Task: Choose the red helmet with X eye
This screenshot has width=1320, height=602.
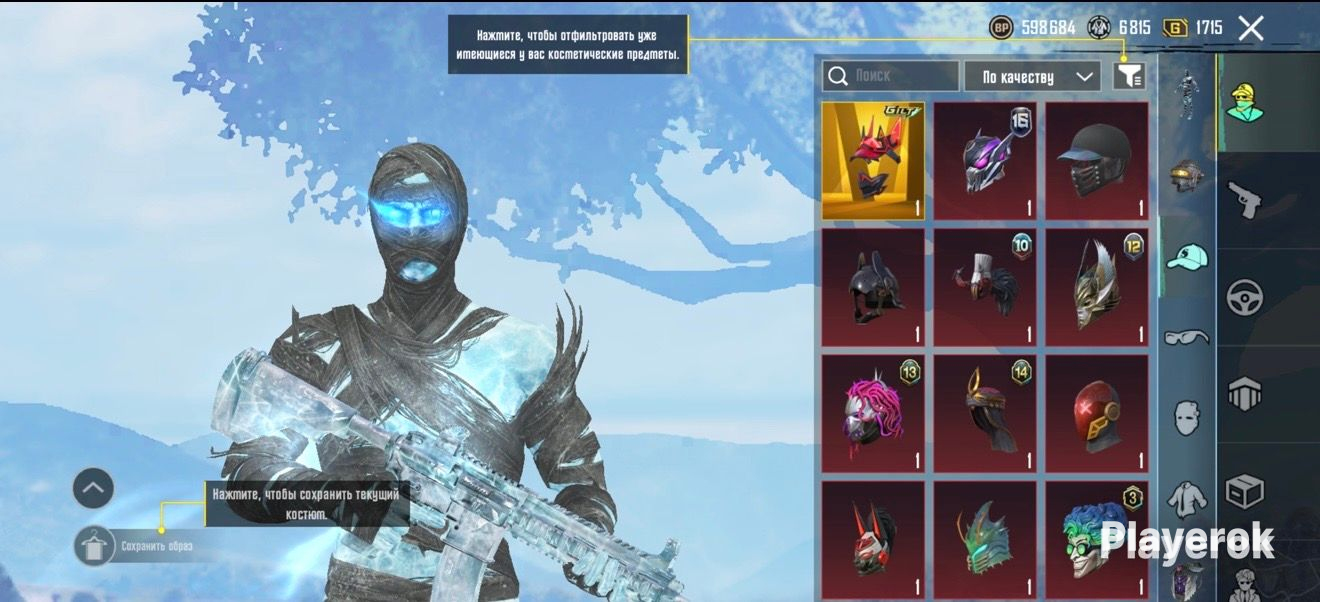Action: tap(1097, 413)
